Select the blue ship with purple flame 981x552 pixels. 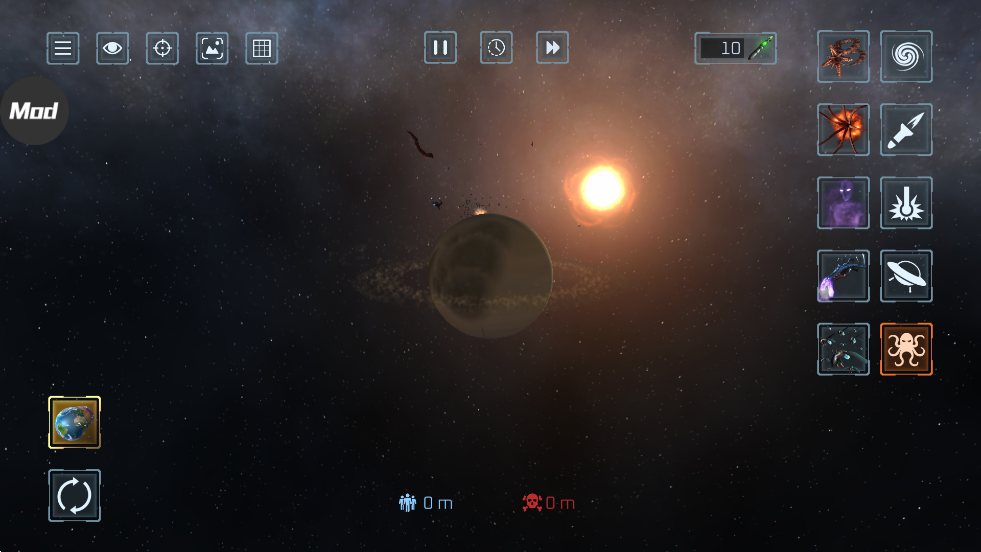(x=843, y=276)
